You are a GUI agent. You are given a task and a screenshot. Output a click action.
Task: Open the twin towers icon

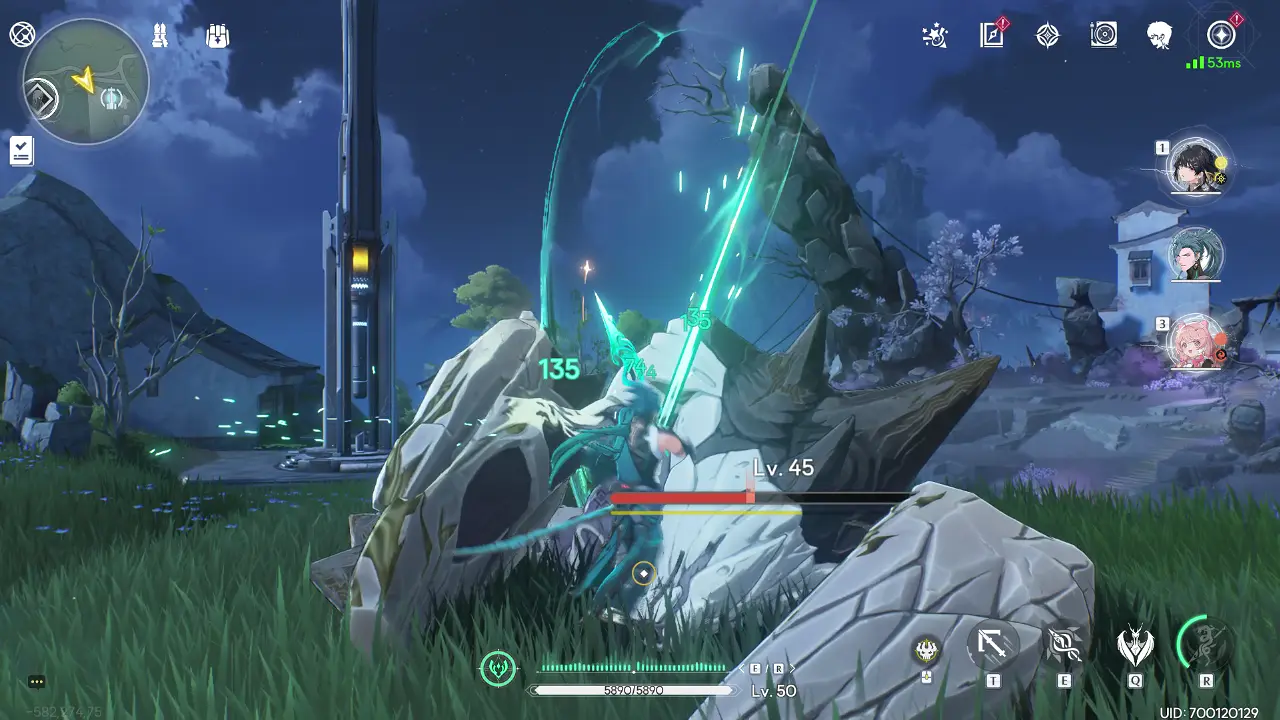coord(160,36)
